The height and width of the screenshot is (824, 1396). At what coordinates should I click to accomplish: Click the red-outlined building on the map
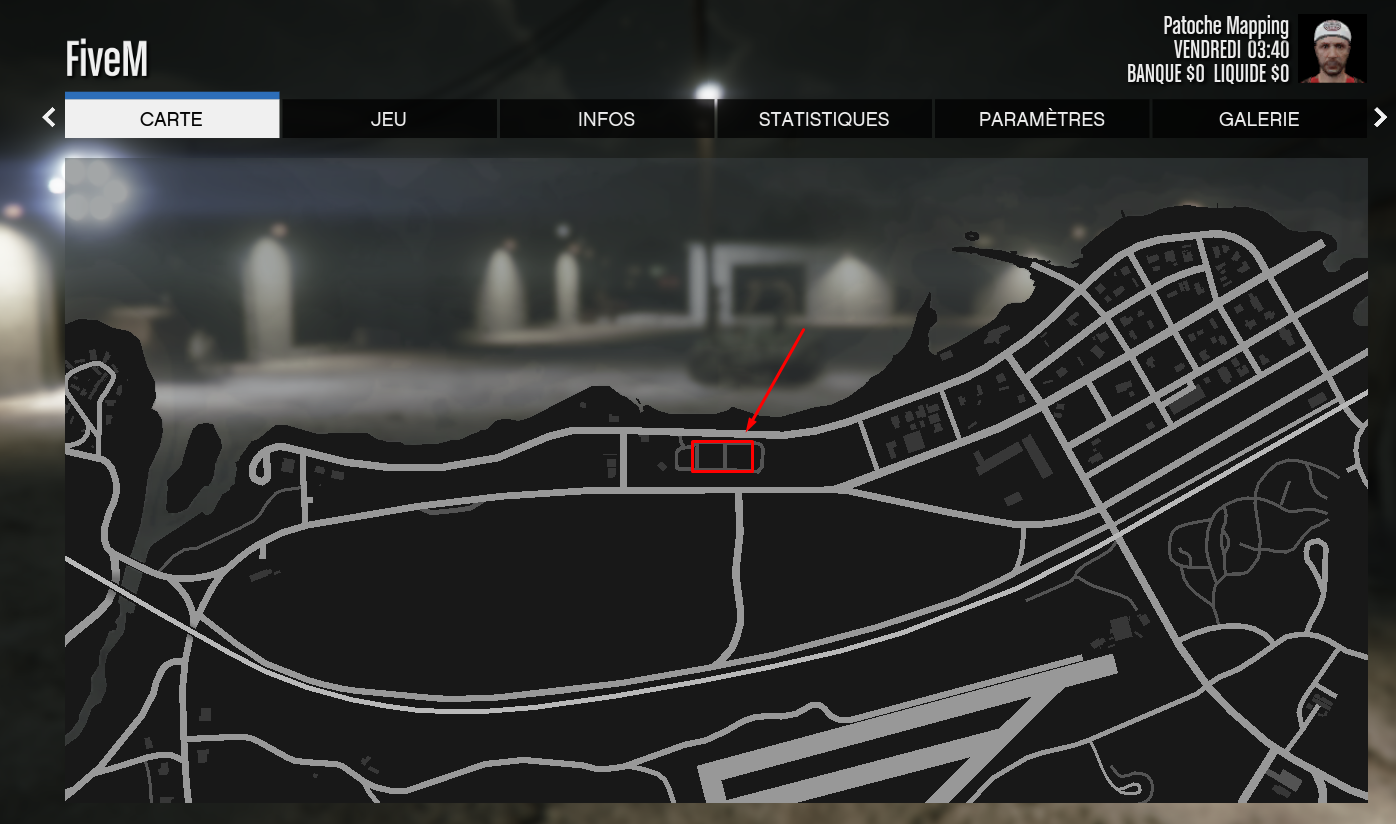coord(722,456)
